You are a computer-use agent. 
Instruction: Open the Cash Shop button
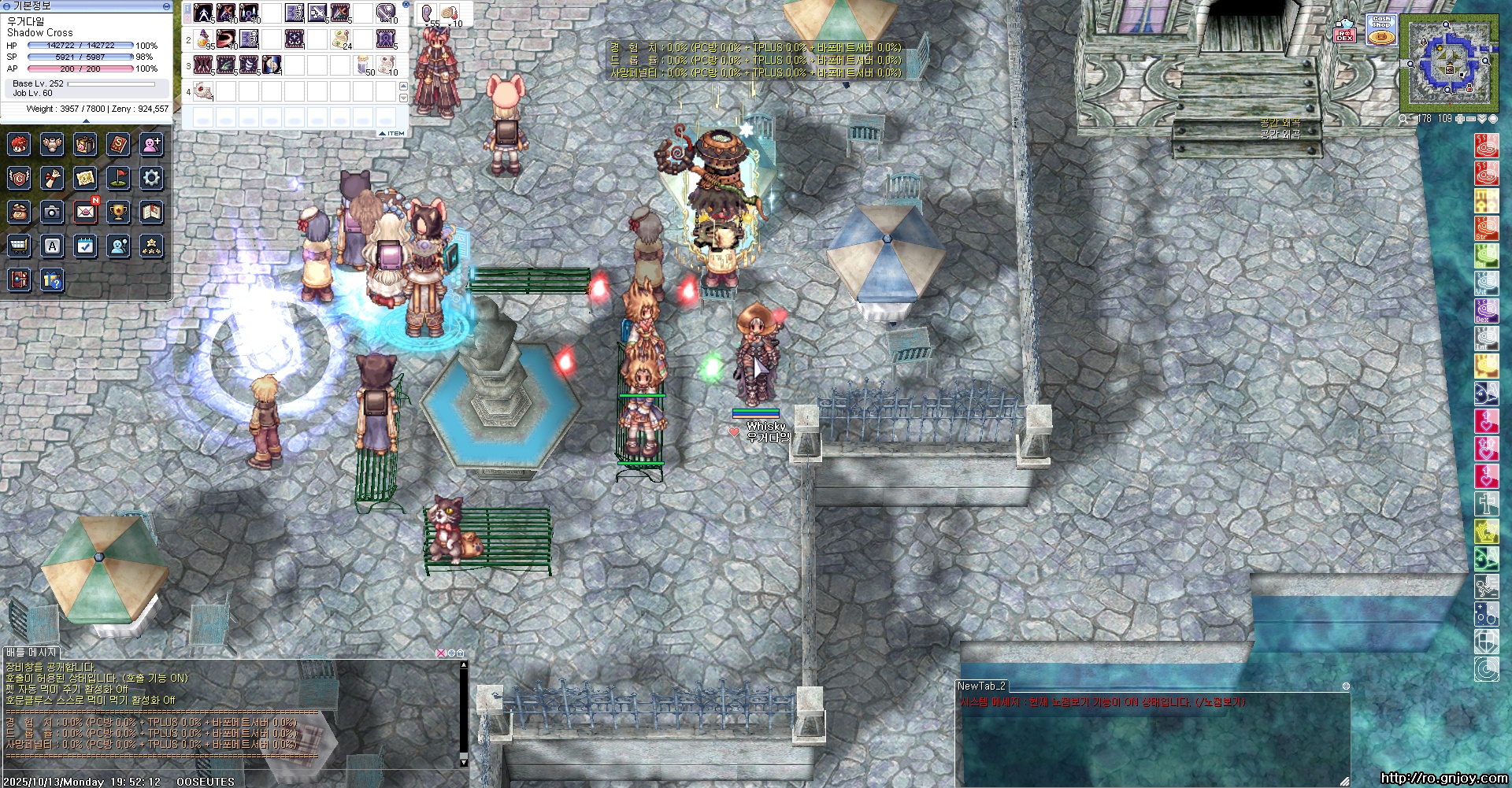point(1381,30)
